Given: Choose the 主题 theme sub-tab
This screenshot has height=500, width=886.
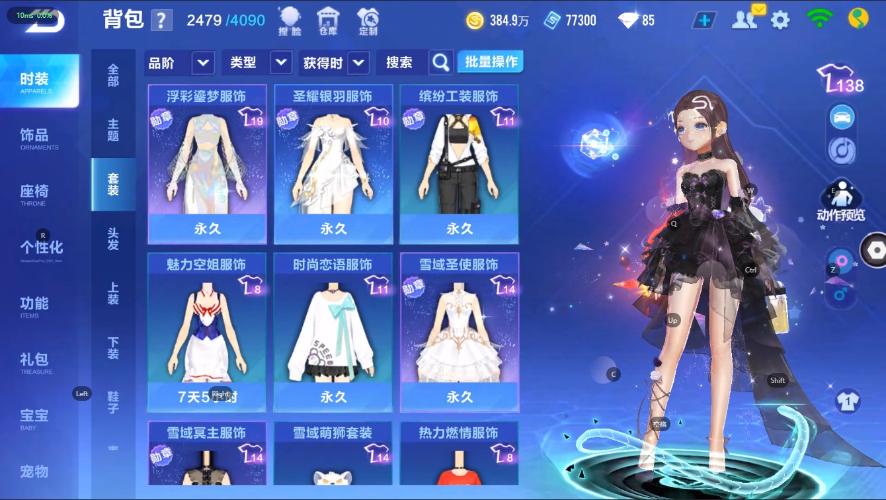Looking at the screenshot, I should tap(113, 129).
